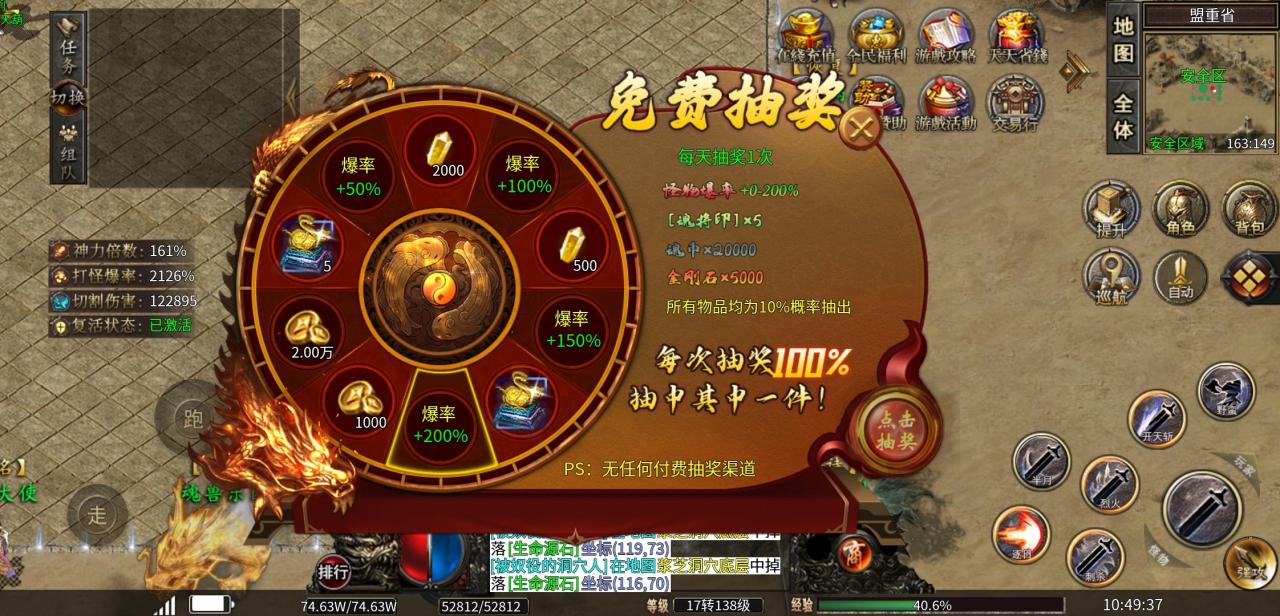Screen dimensions: 1280x616
Task: Switch to the 任务 quest tab
Action: tap(69, 46)
